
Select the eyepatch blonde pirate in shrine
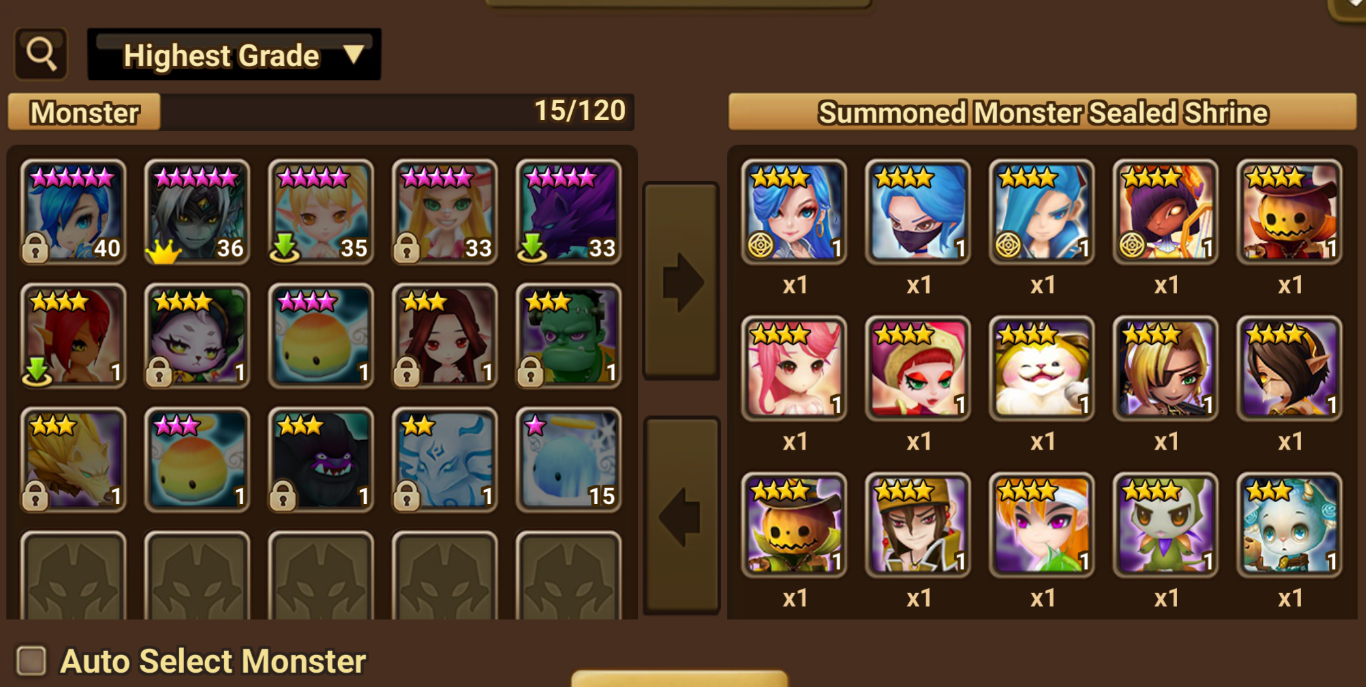(x=1166, y=368)
